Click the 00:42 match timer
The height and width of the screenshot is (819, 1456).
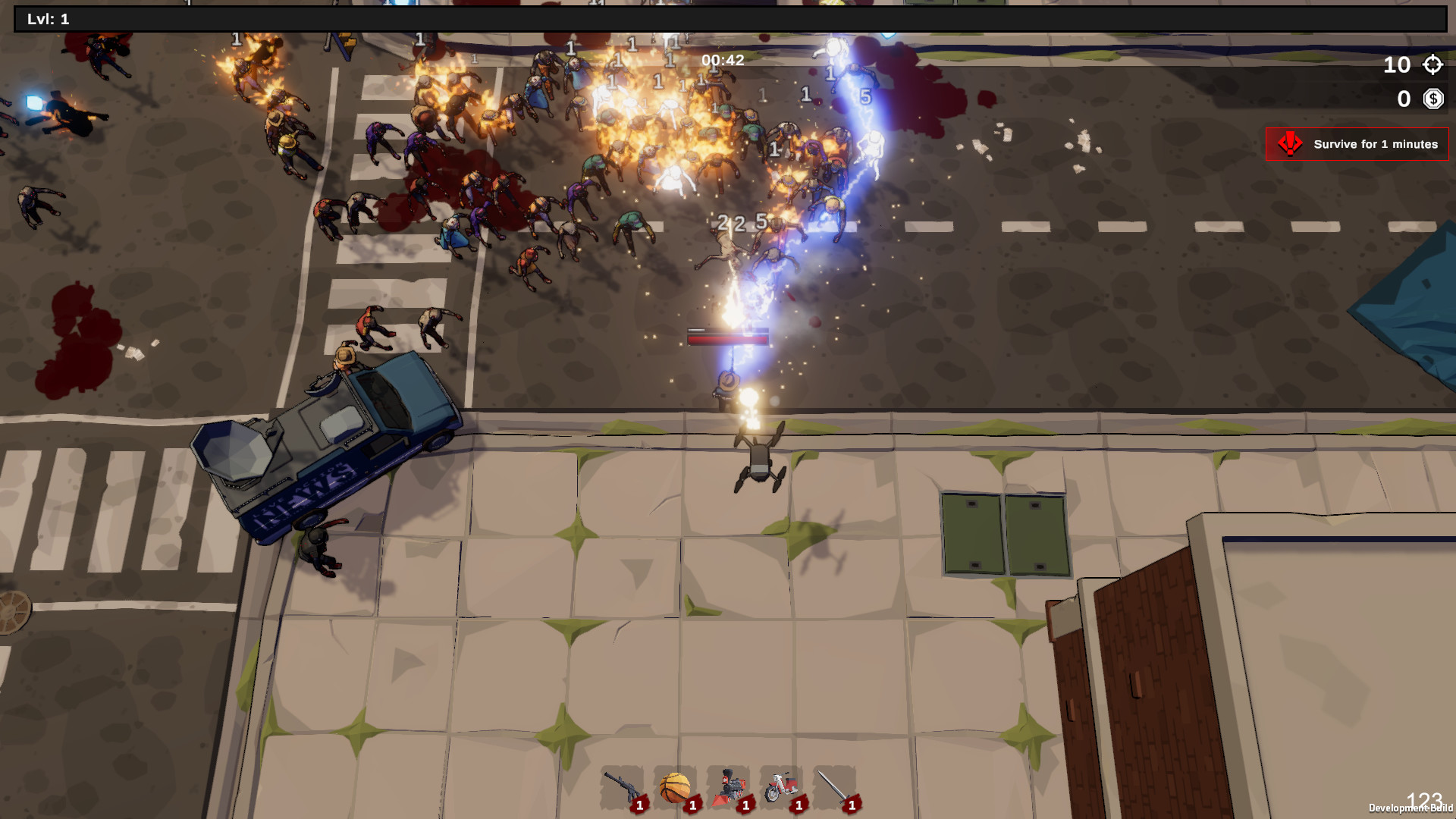pyautogui.click(x=723, y=60)
